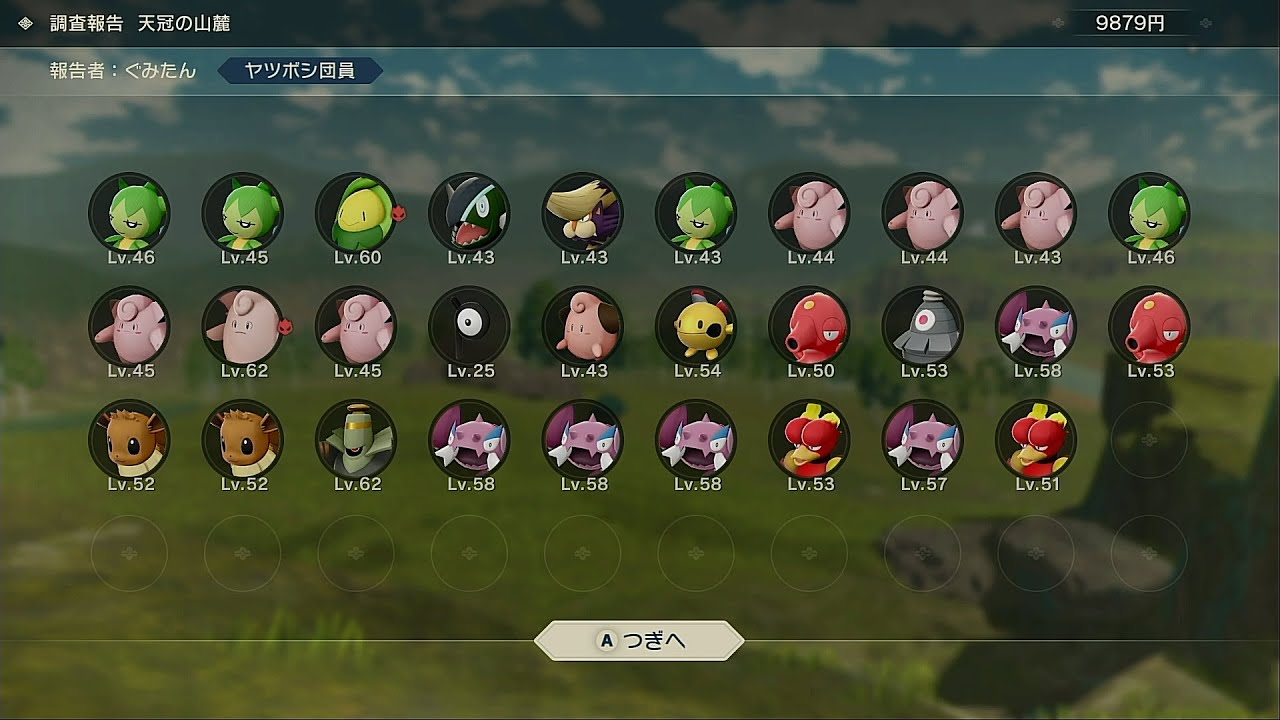This screenshot has height=720, width=1280.
Task: Select the alpha Budew Lv.60 icon
Action: click(x=356, y=213)
